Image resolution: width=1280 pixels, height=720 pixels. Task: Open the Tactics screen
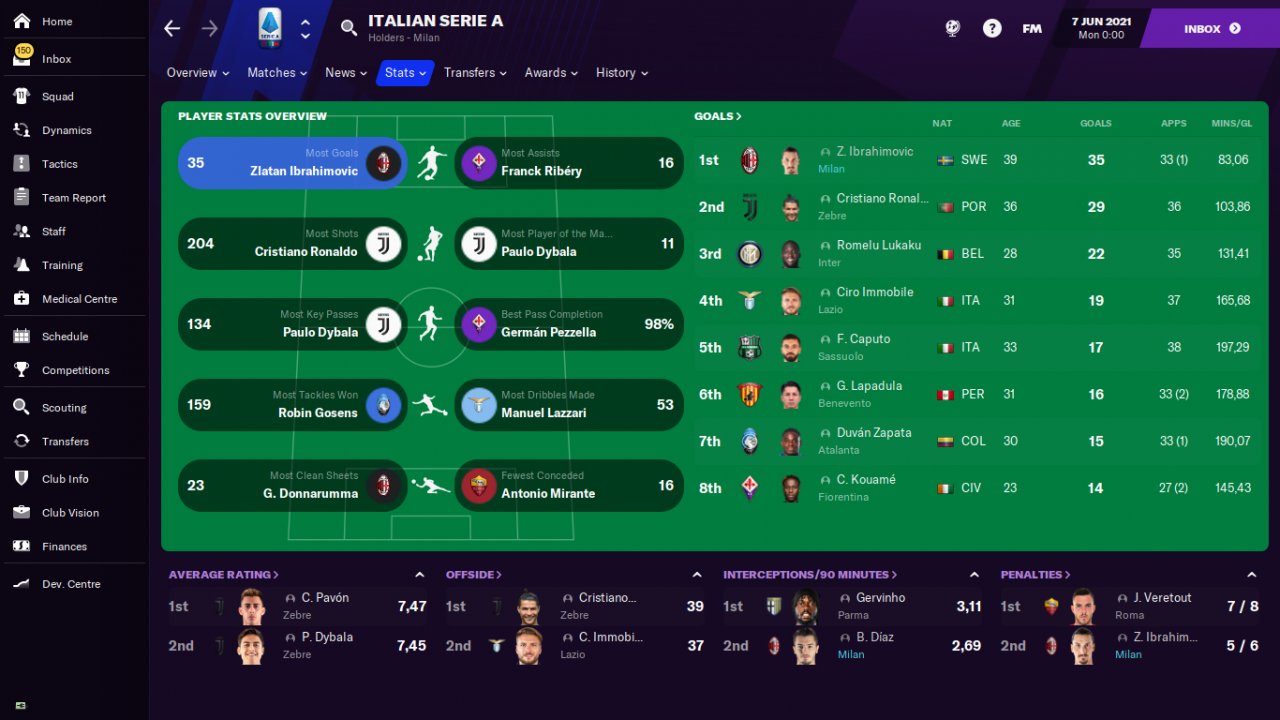[x=59, y=164]
